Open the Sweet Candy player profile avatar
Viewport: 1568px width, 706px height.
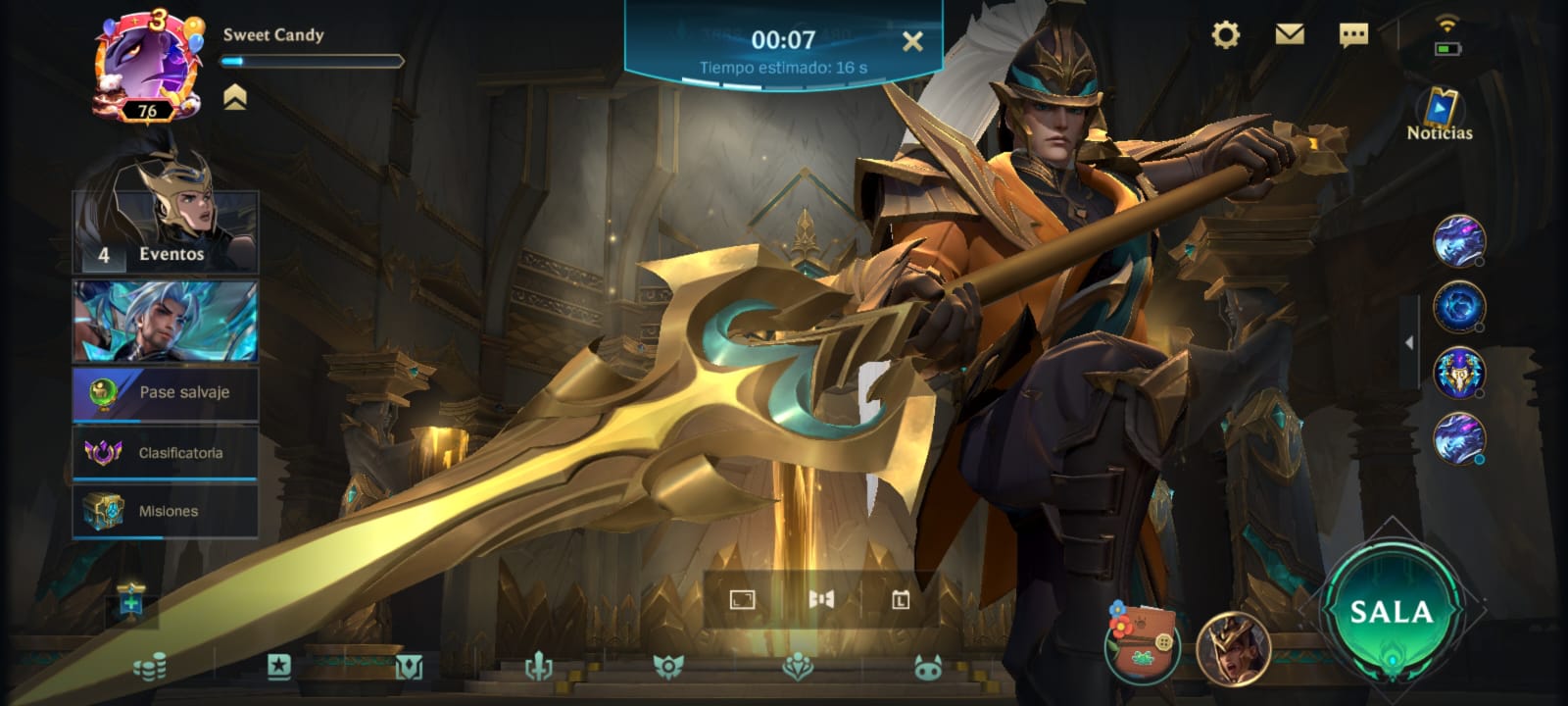[x=146, y=67]
